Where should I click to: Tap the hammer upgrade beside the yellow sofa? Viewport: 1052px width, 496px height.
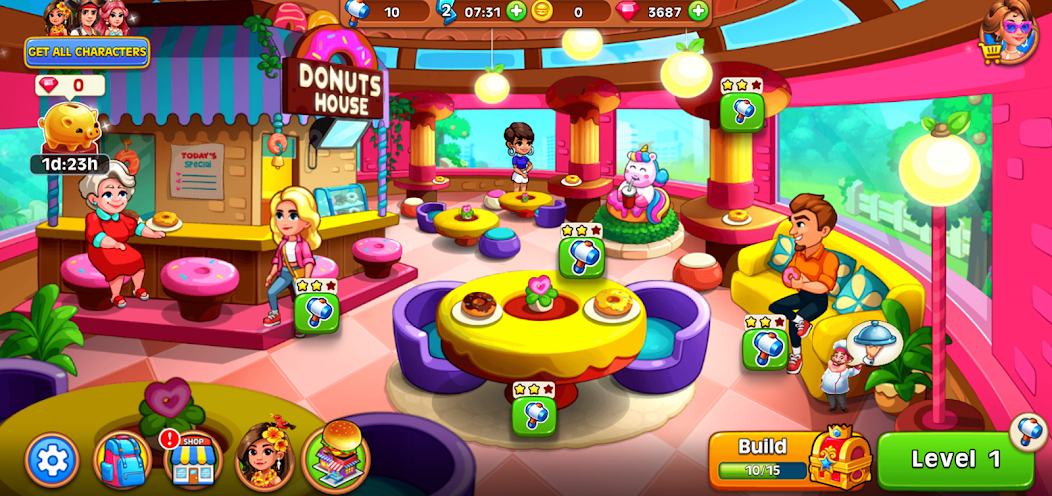tap(766, 348)
